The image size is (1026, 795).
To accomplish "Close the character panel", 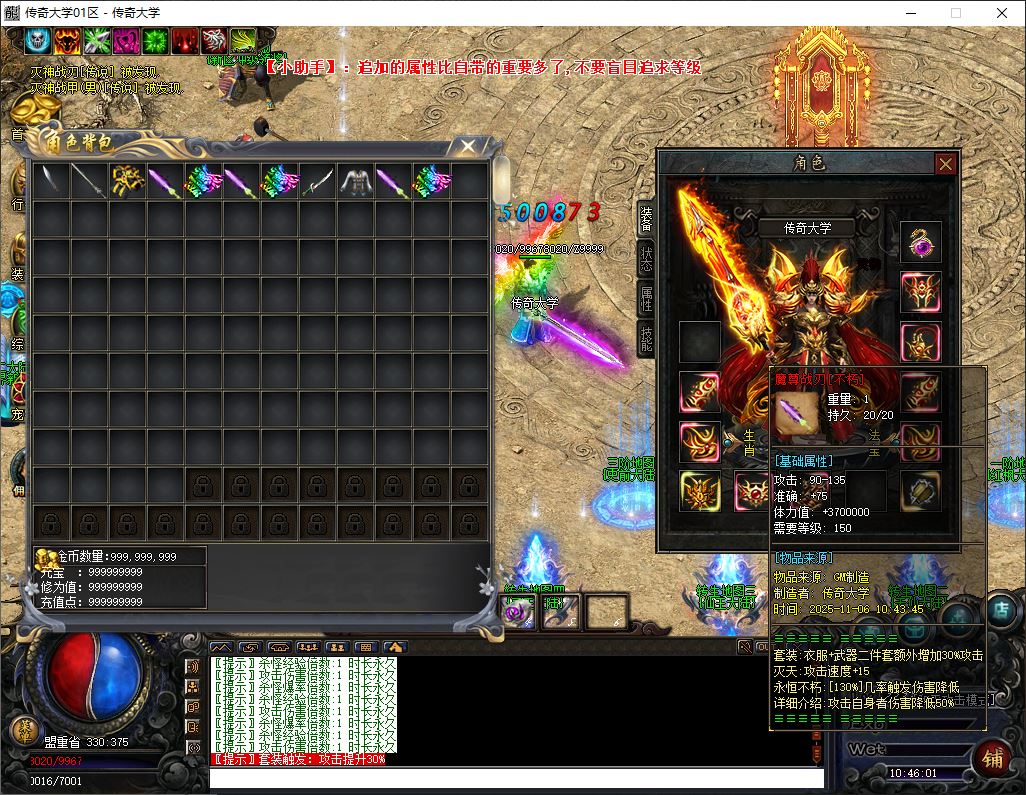I will 945,164.
